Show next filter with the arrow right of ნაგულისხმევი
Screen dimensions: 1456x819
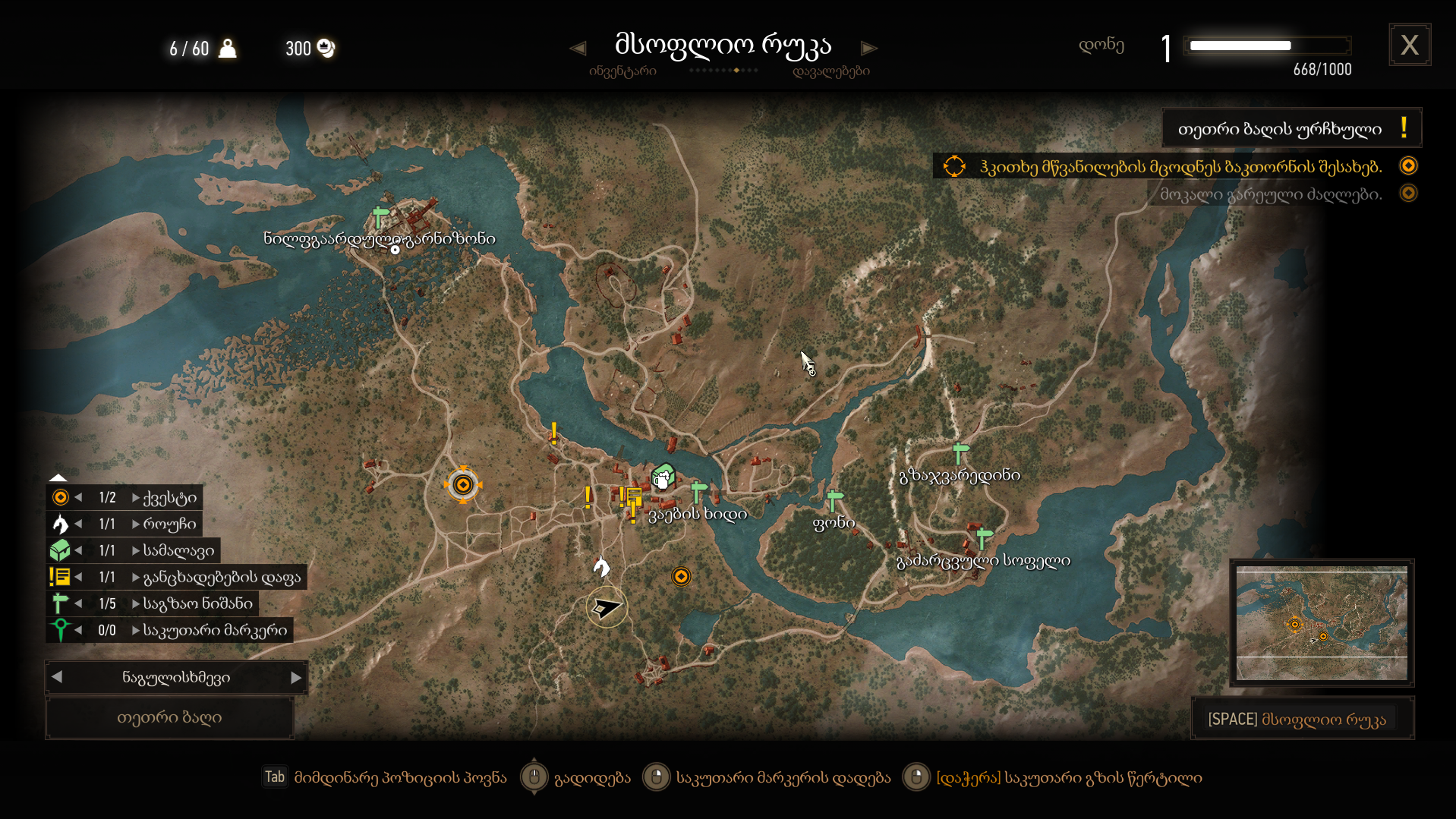point(296,678)
